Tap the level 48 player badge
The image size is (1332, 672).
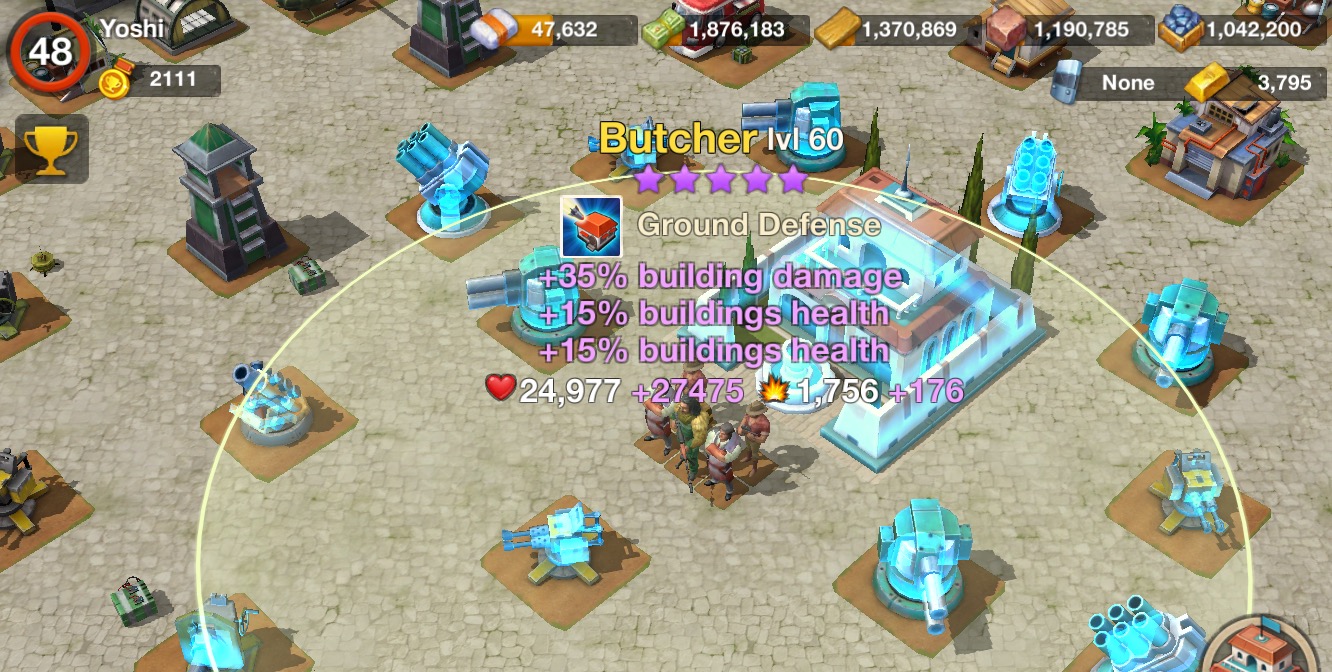pyautogui.click(x=49, y=50)
